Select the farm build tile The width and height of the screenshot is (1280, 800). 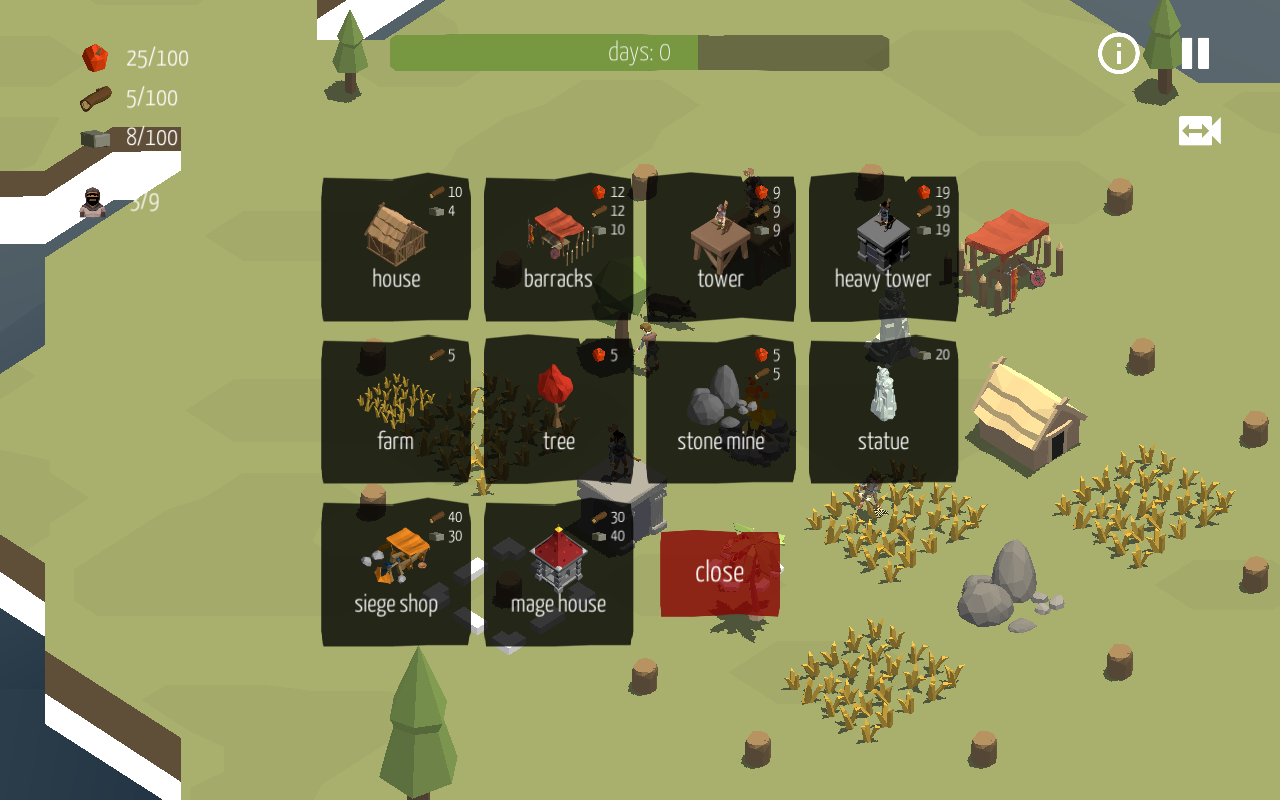pyautogui.click(x=396, y=411)
